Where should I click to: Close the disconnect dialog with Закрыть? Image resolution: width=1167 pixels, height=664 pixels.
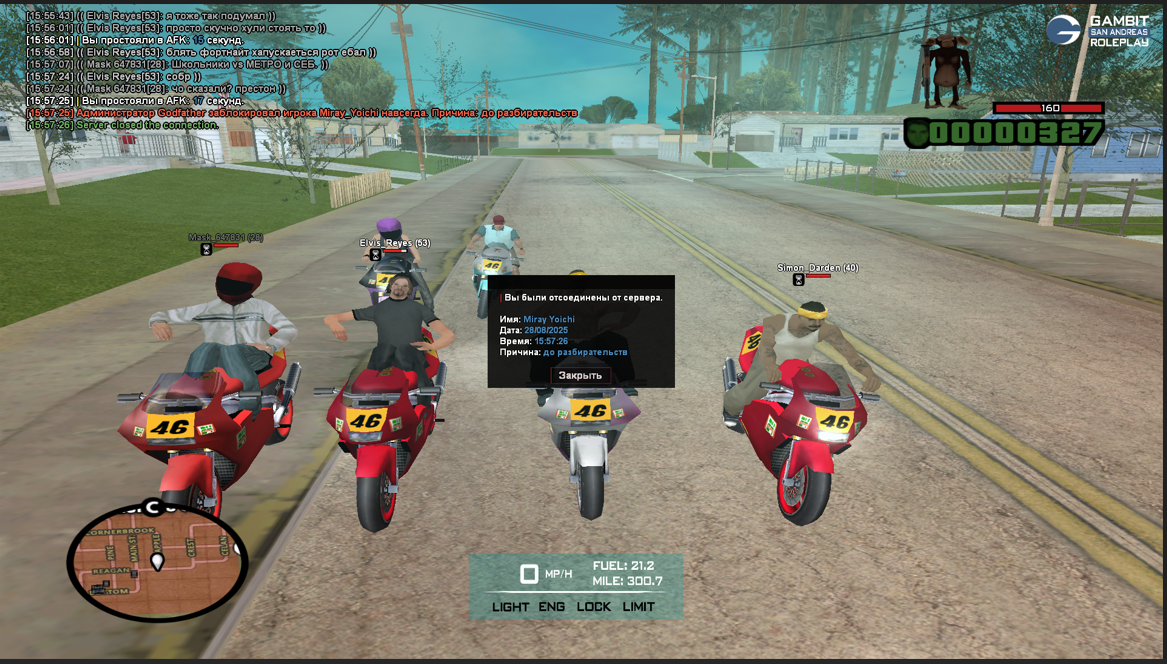click(x=580, y=375)
